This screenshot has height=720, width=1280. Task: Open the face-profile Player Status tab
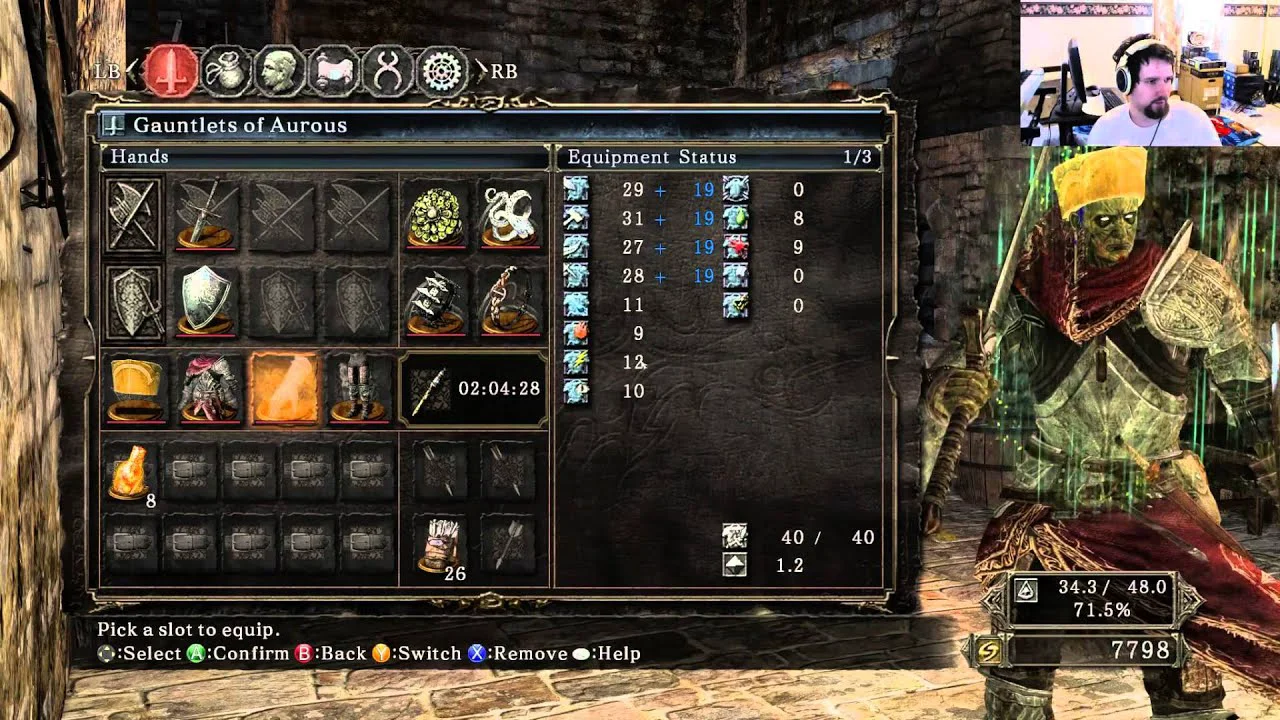280,71
